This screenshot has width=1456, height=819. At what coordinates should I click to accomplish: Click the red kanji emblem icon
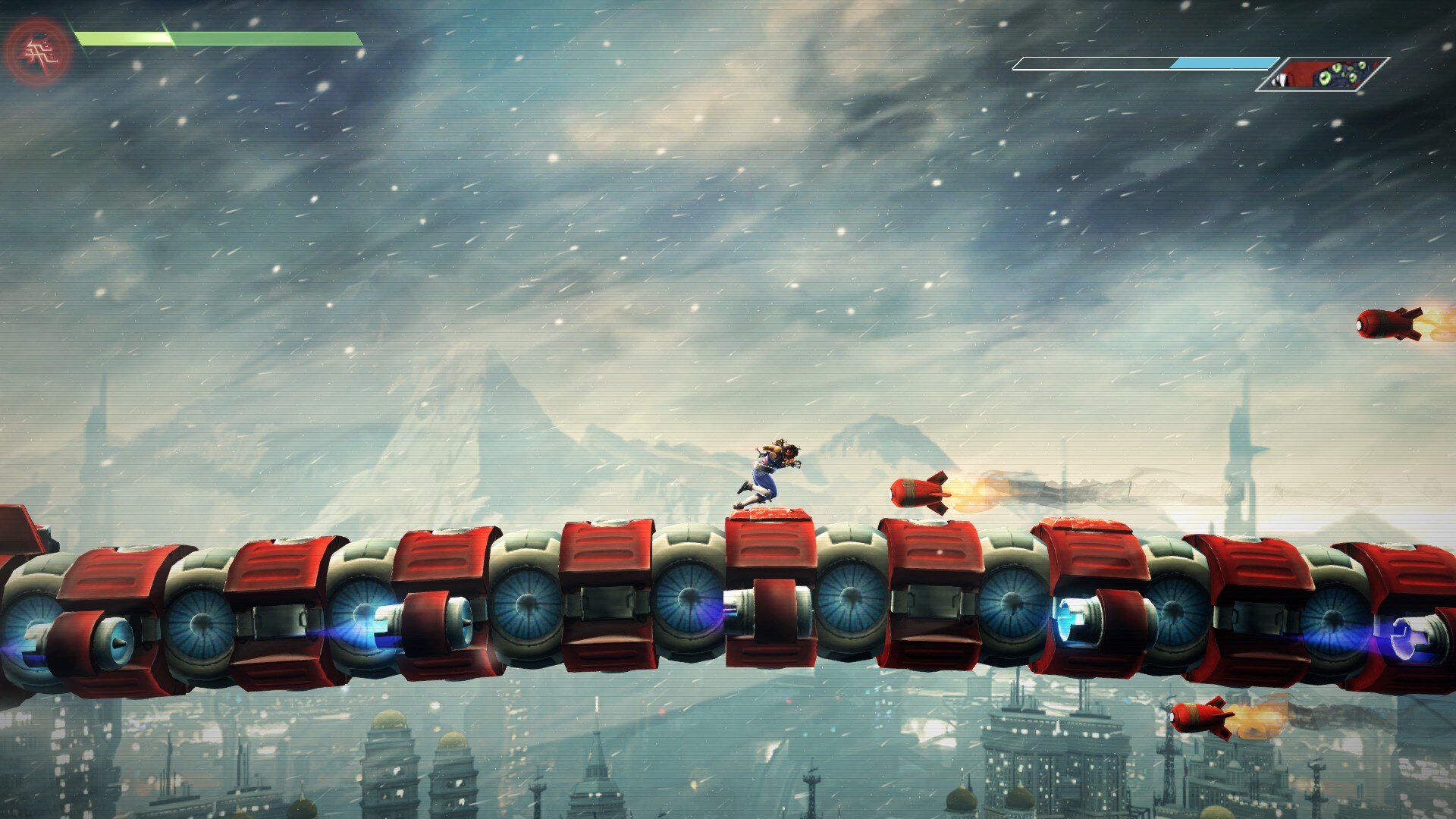[x=38, y=53]
